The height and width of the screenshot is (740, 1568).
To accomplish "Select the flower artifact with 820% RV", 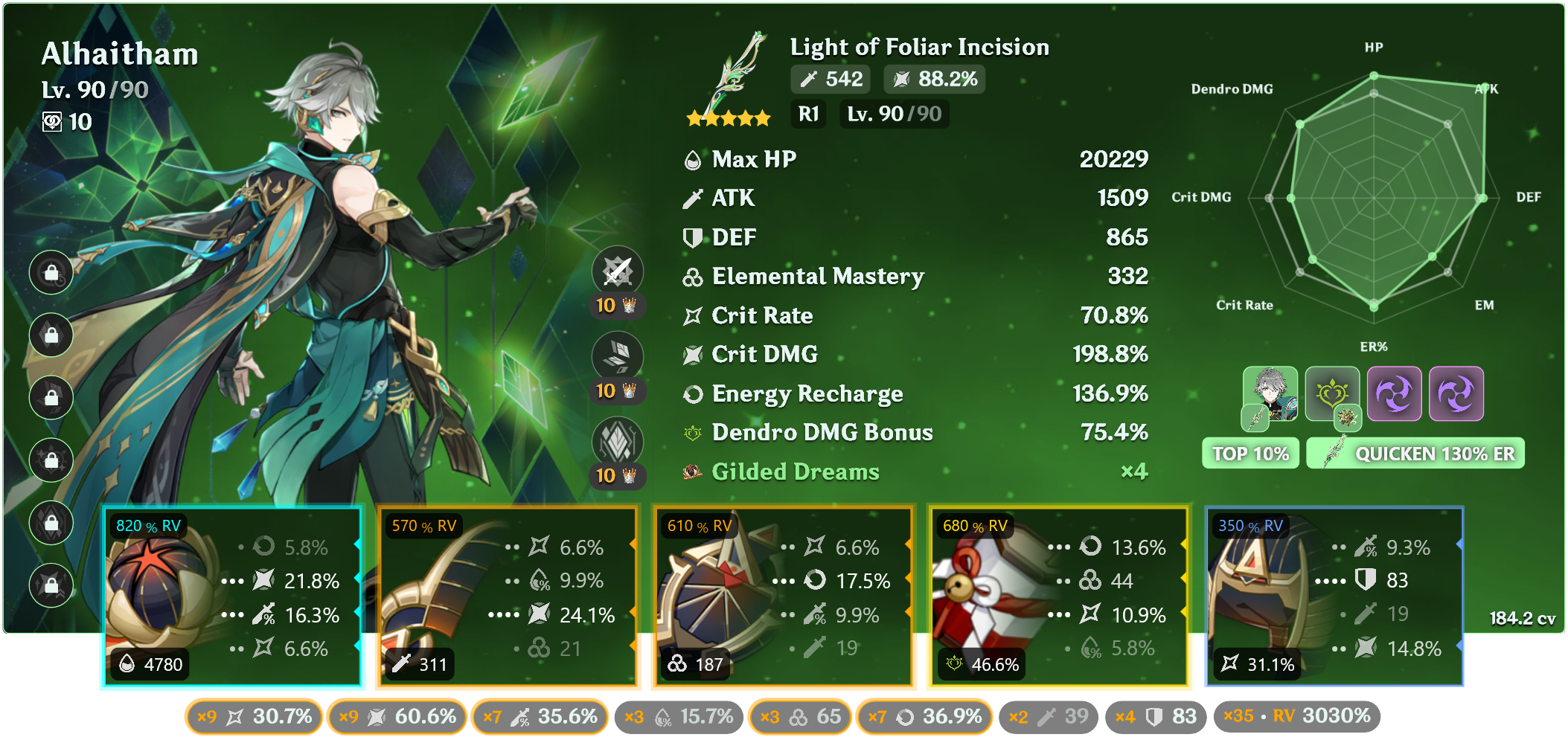I will (231, 596).
